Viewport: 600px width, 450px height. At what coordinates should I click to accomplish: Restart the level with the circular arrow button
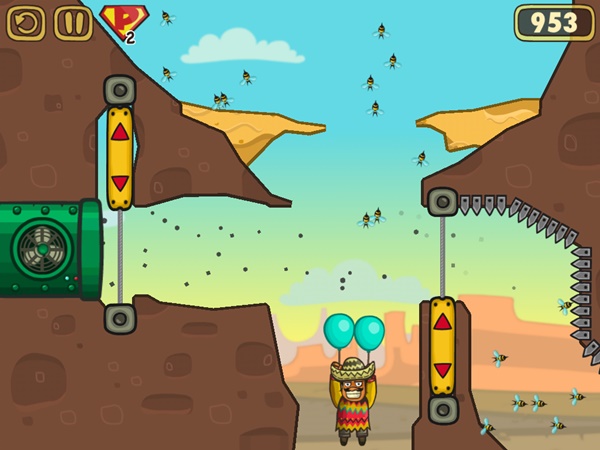coord(26,22)
